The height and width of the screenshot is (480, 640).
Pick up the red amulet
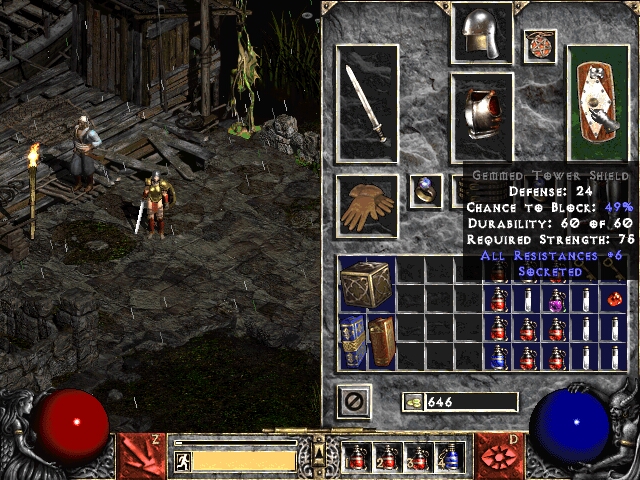[539, 45]
